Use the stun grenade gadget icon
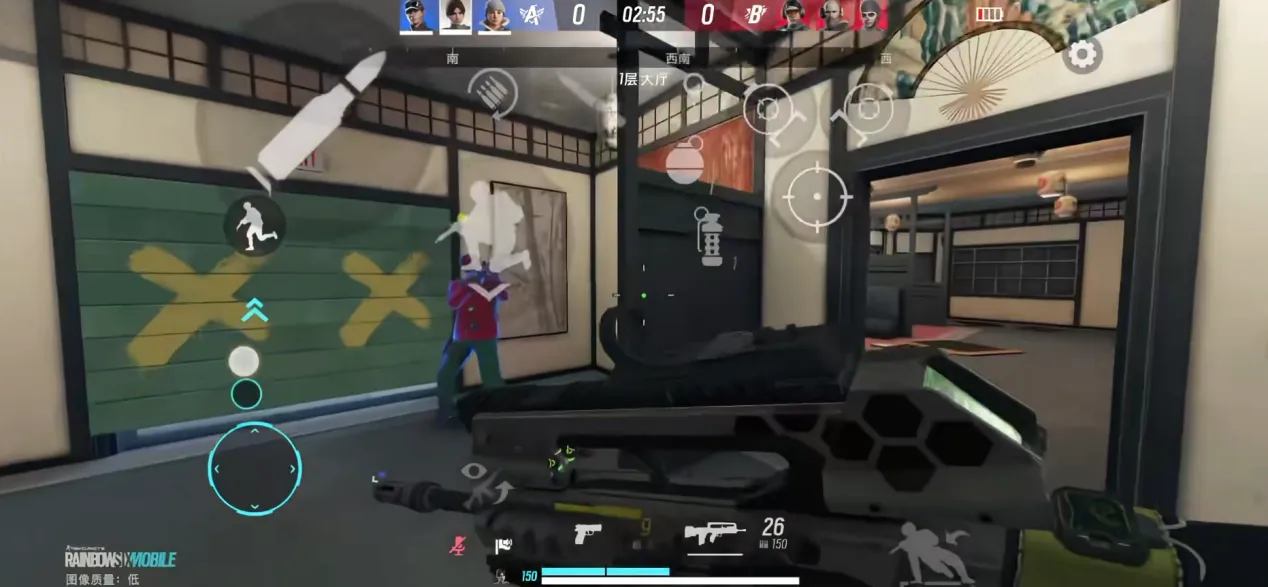This screenshot has width=1268, height=587. [711, 237]
